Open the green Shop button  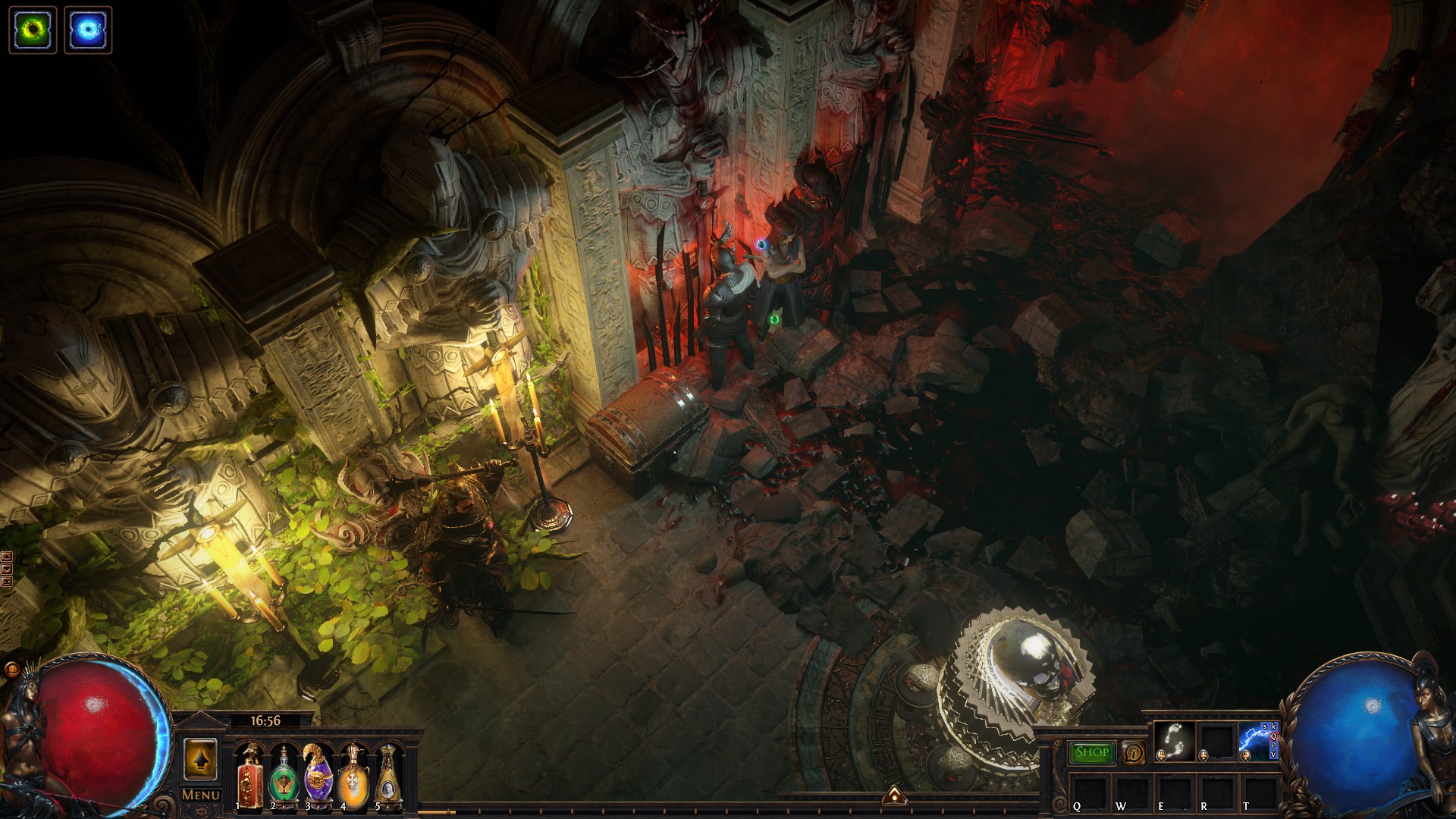(1092, 752)
